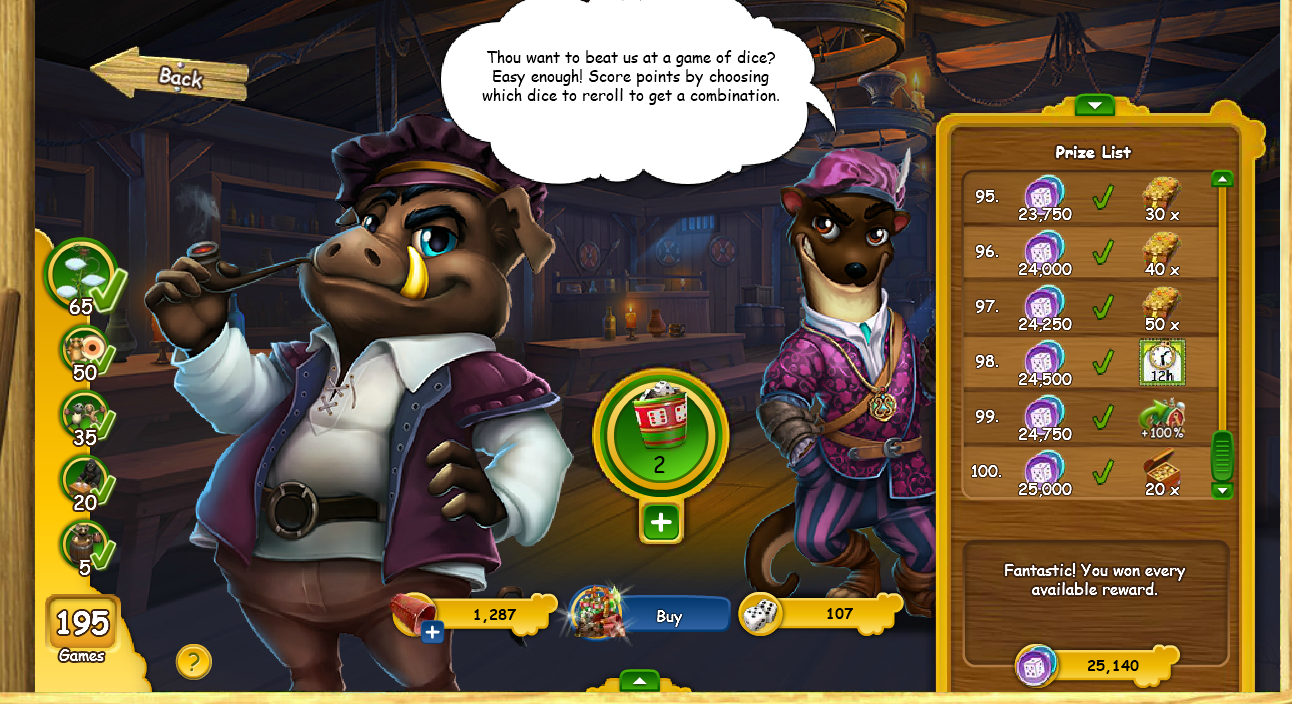The height and width of the screenshot is (704, 1292).
Task: Select the 50 games milestone reward
Action: pyautogui.click(x=84, y=351)
